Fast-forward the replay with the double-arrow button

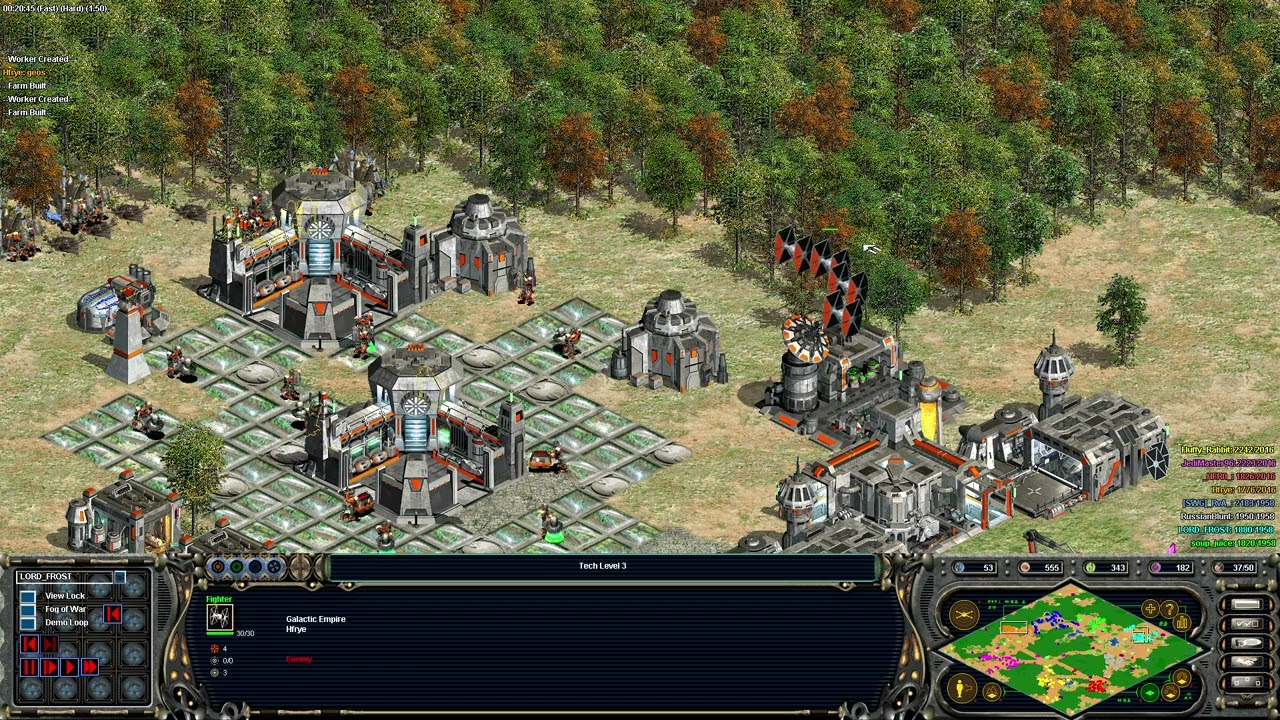tap(90, 667)
